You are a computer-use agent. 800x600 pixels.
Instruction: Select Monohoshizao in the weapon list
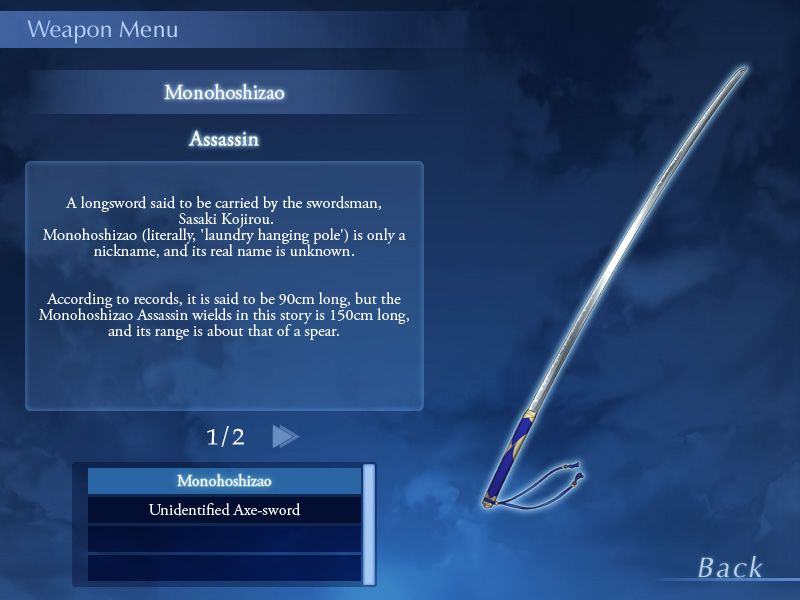224,481
